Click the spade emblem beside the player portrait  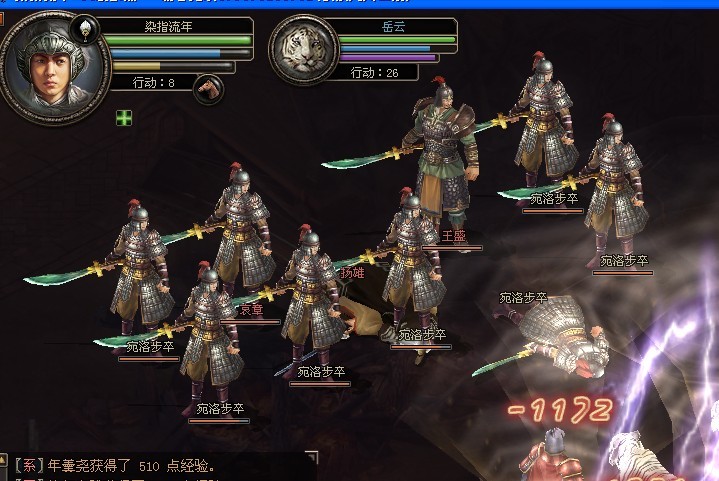(x=87, y=29)
